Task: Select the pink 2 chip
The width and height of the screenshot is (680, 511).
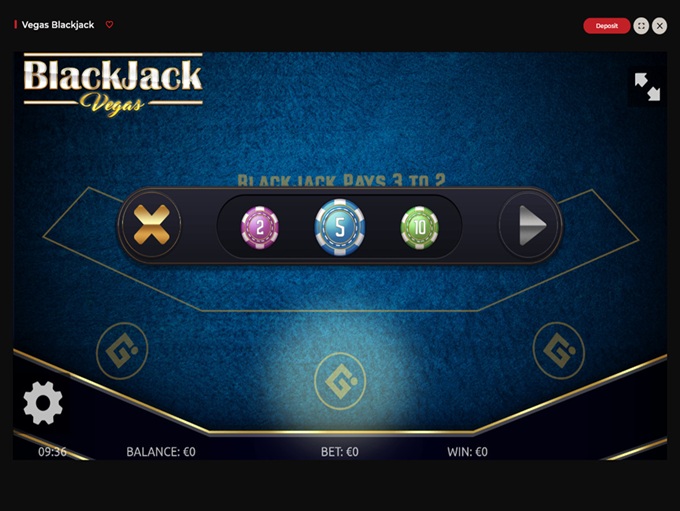Action: (x=259, y=227)
